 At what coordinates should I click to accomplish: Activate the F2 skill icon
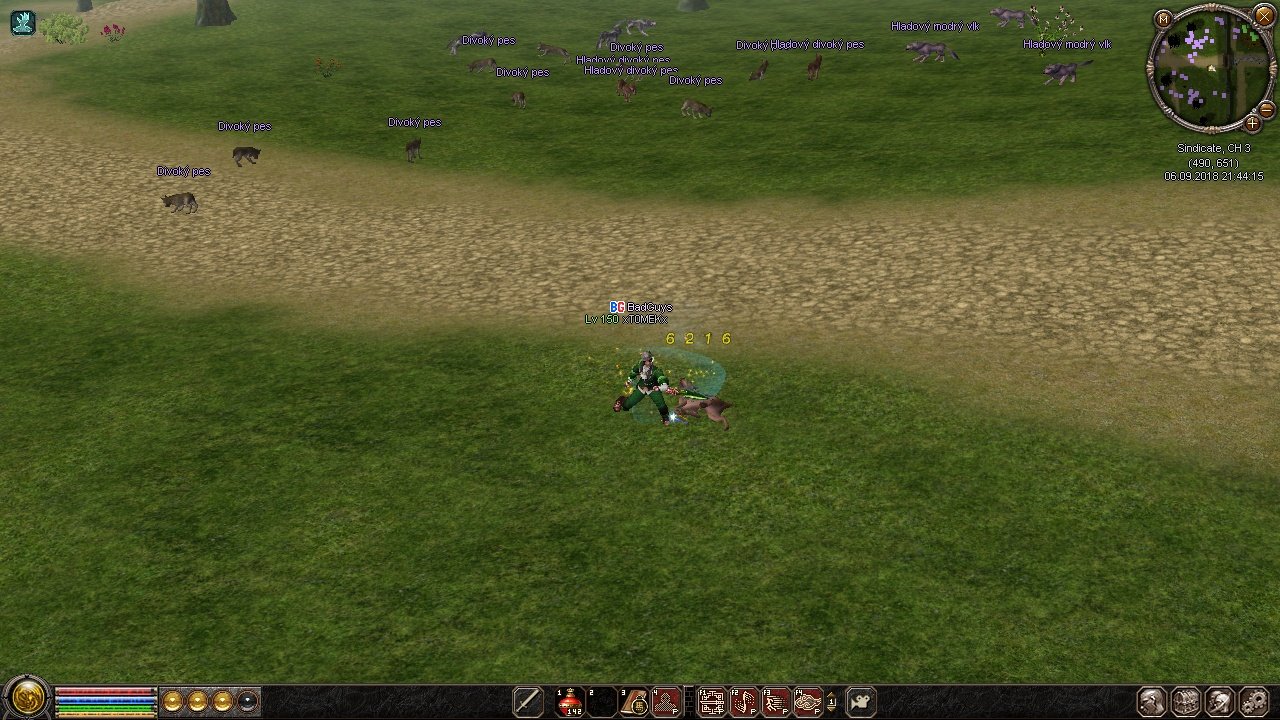point(744,702)
